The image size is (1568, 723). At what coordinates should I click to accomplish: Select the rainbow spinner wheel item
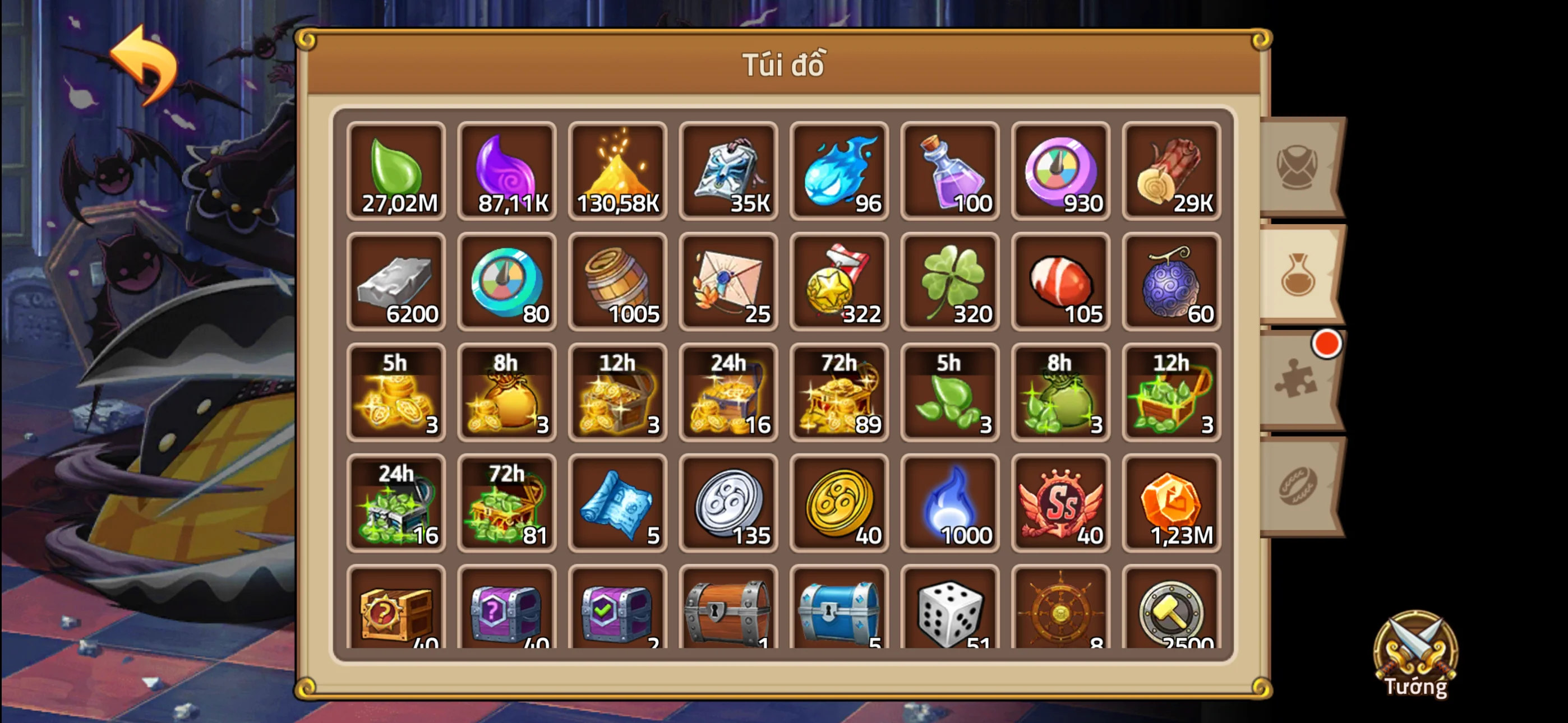coord(1060,172)
